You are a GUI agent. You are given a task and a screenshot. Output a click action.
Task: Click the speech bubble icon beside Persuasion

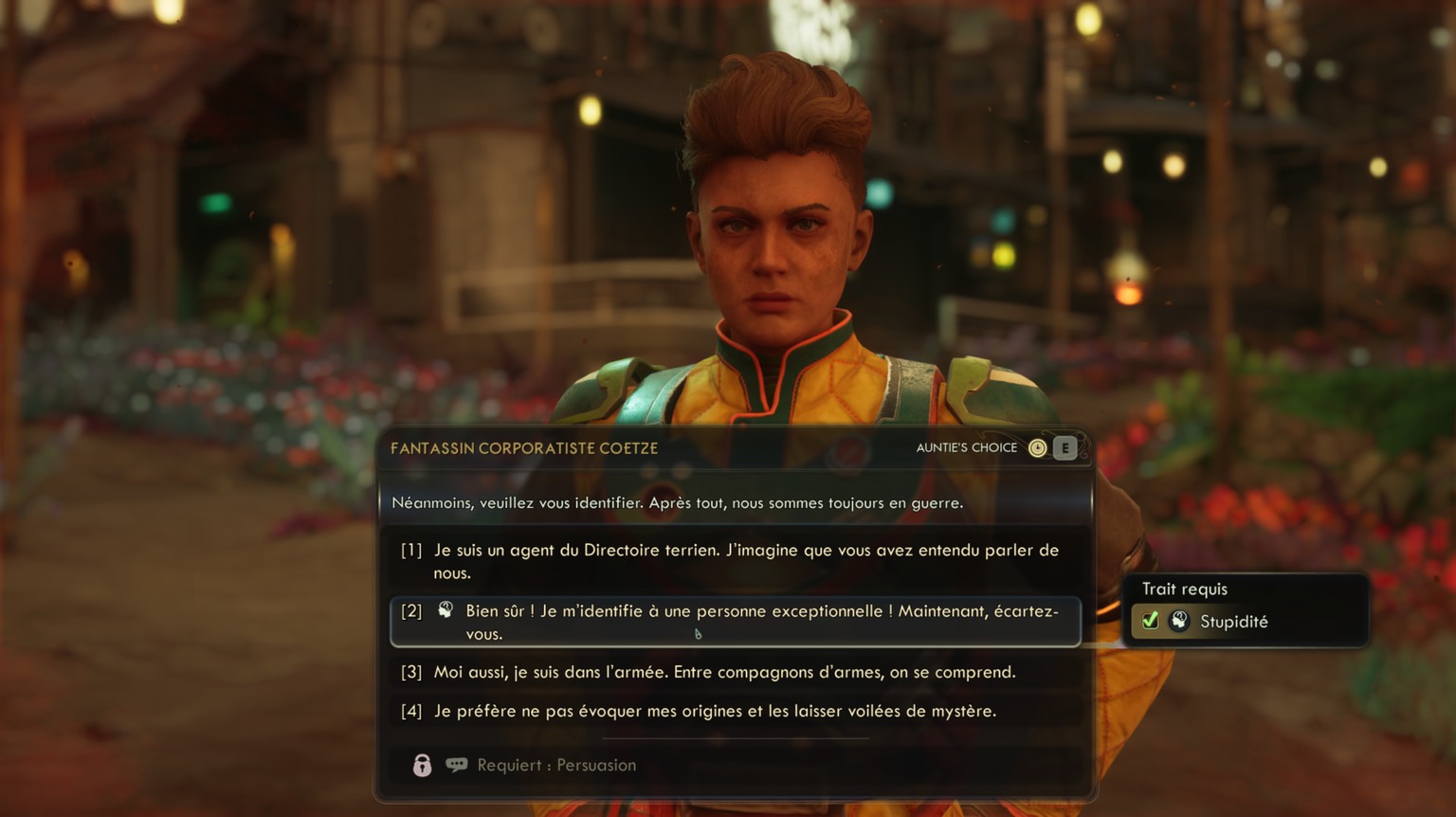tap(457, 764)
